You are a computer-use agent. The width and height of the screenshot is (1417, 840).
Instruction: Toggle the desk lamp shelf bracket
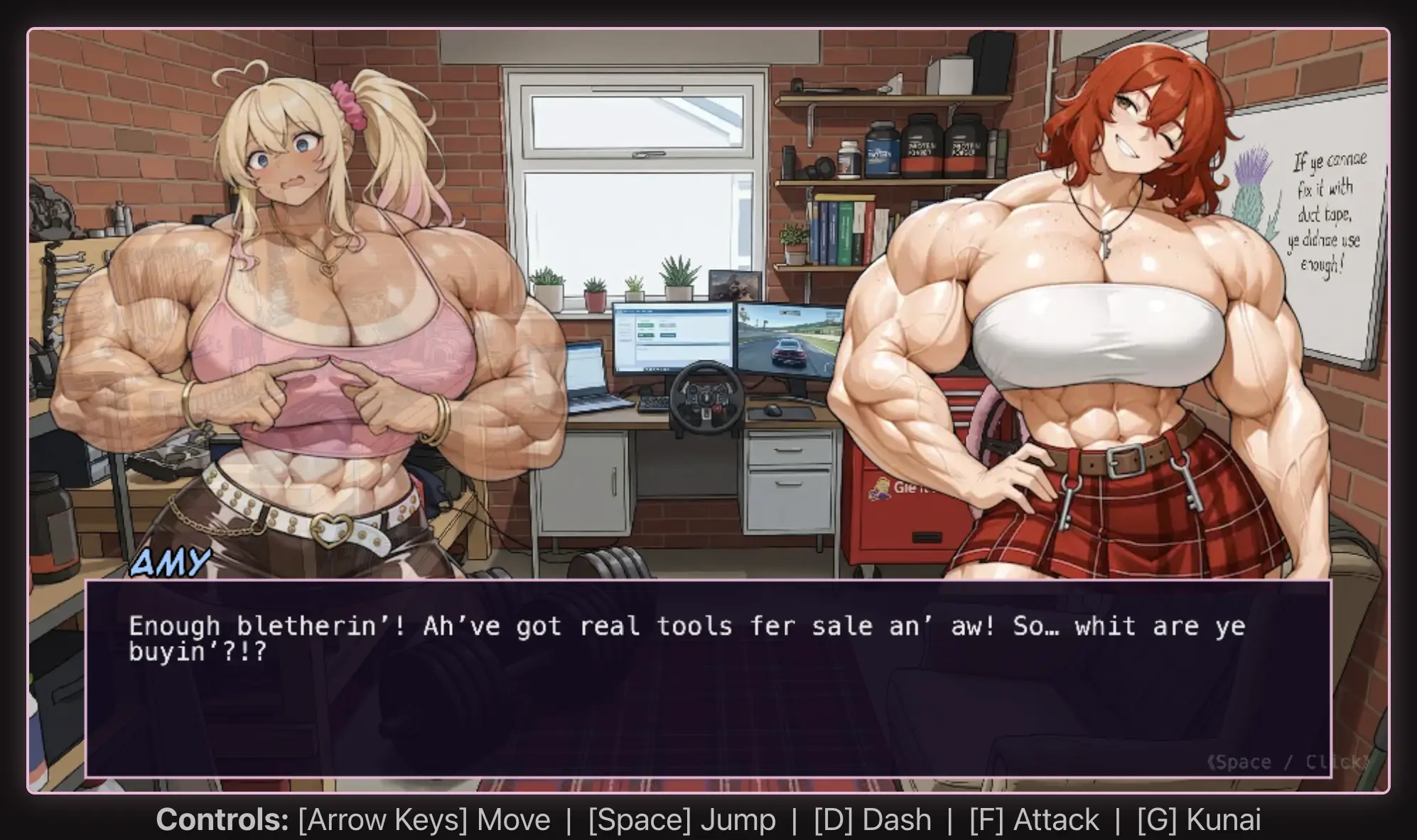coord(811,125)
